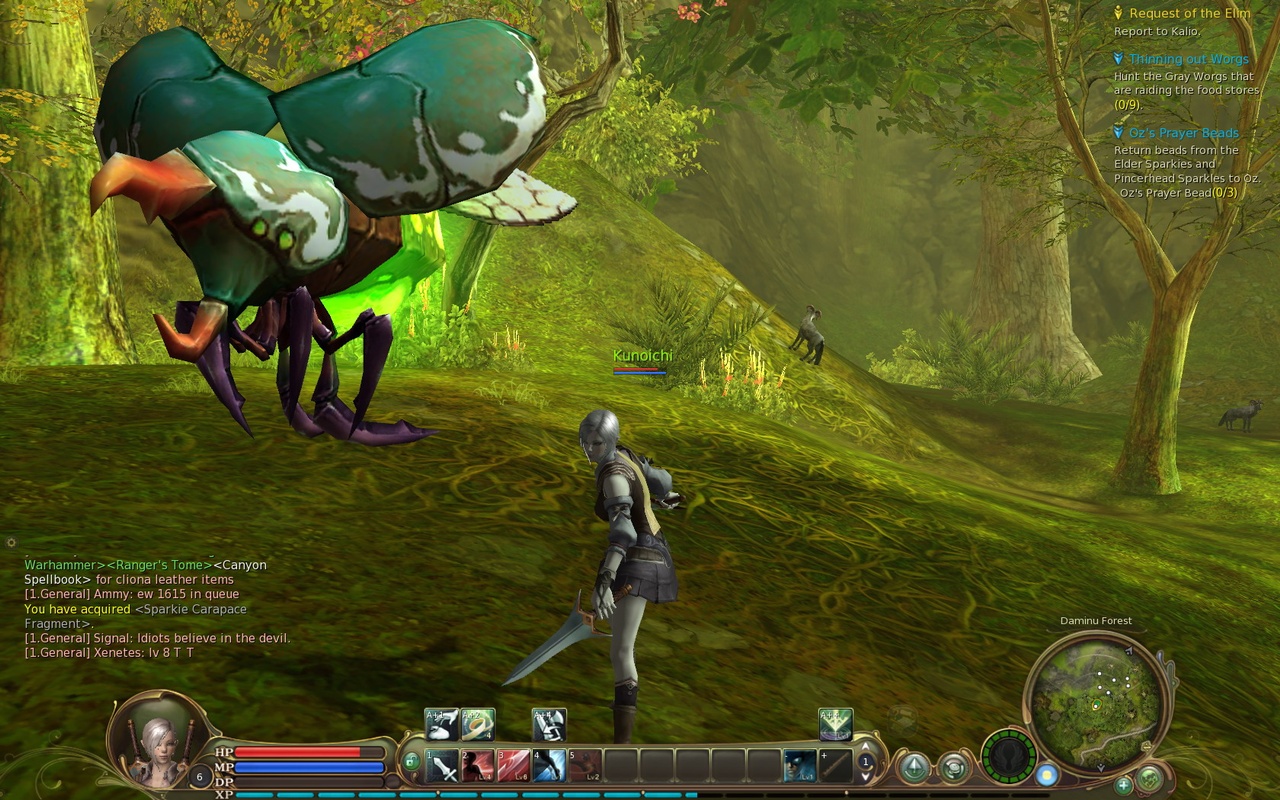Viewport: 1280px width, 800px height.
Task: Click the spiral menu icon near the flight emblem
Action: coord(955,768)
